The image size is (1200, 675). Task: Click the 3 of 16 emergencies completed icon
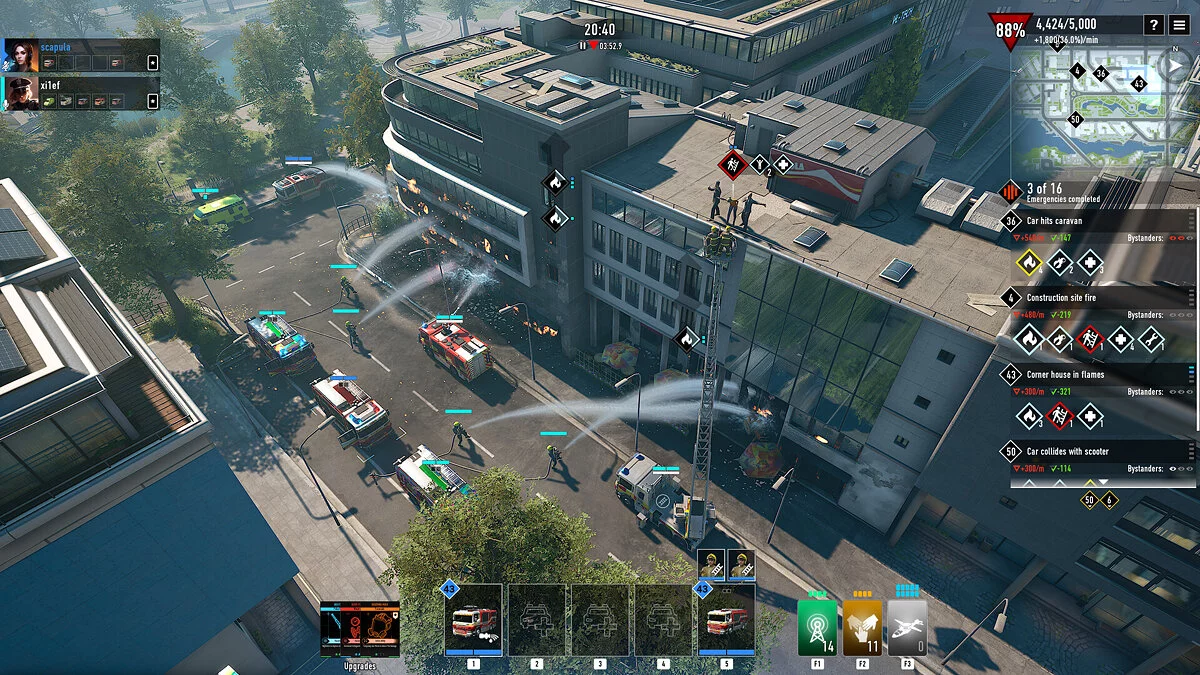(x=1011, y=191)
